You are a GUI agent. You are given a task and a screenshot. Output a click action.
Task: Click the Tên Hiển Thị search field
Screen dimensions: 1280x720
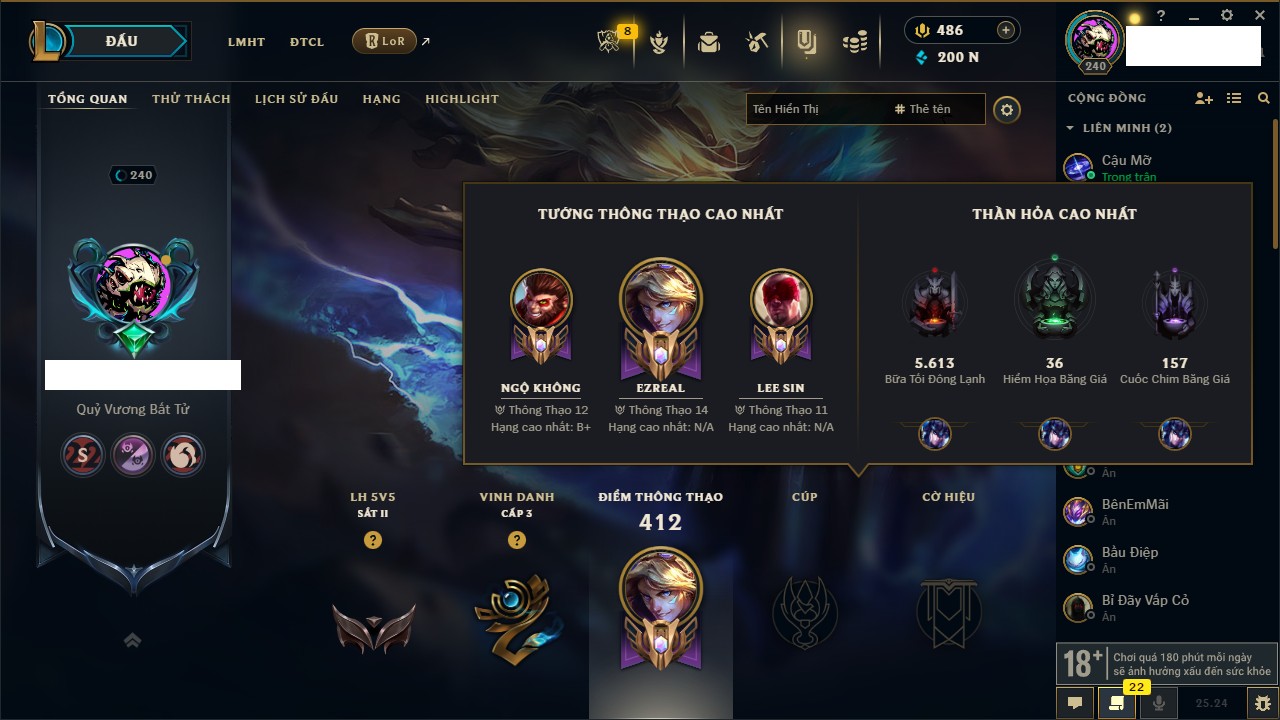point(815,109)
